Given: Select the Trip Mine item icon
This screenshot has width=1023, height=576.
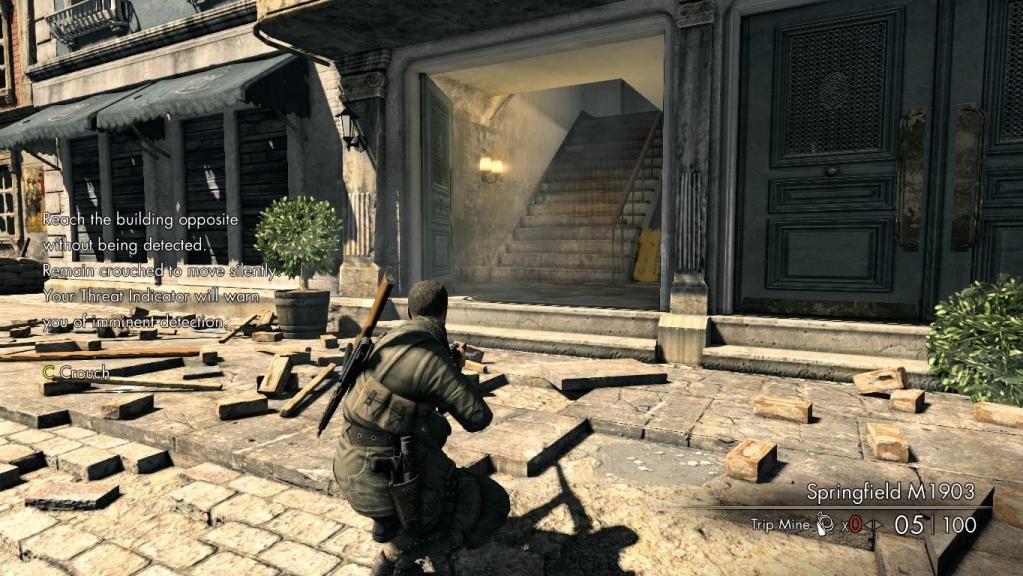Looking at the screenshot, I should 826,523.
